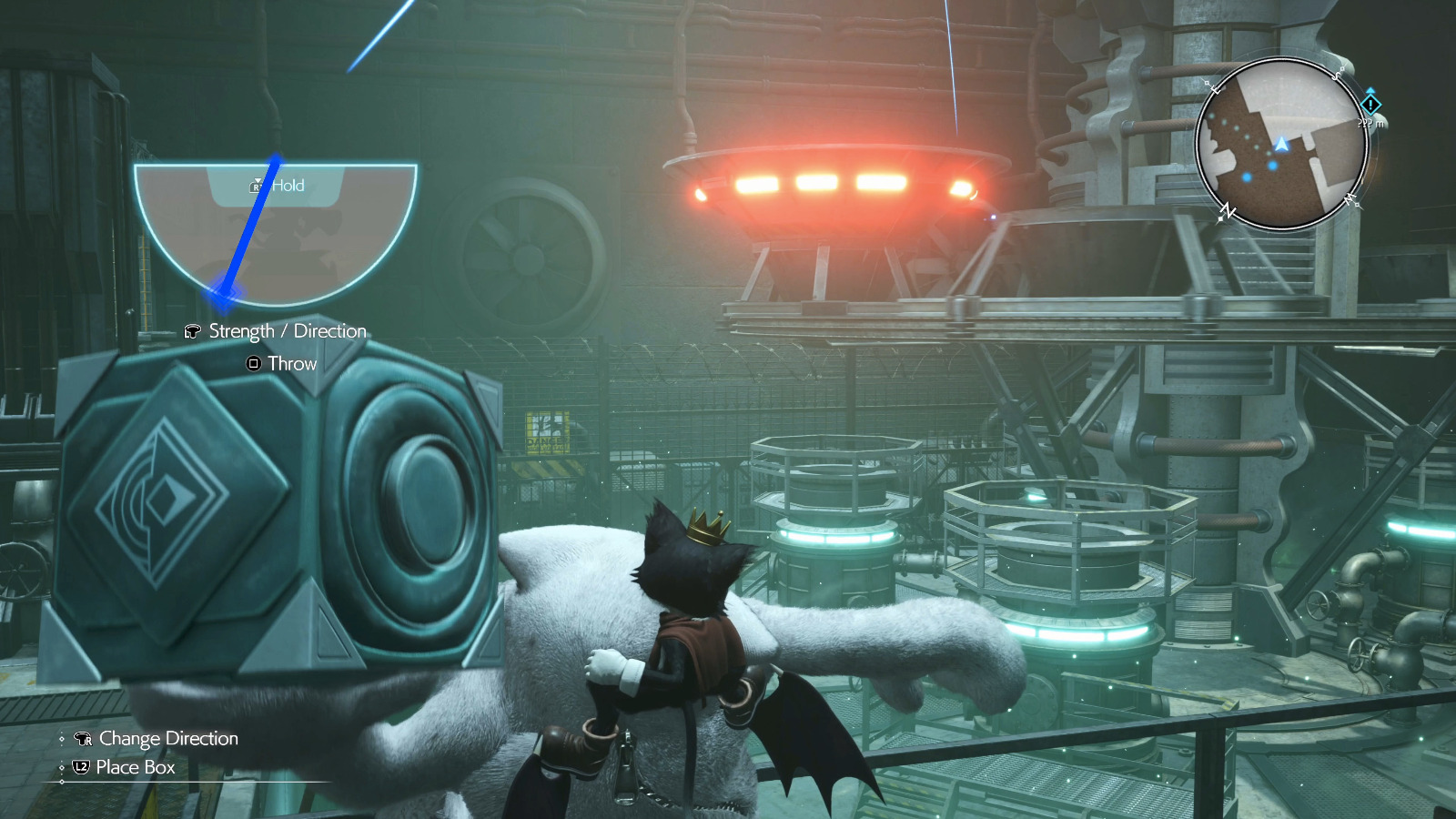Viewport: 1456px width, 819px height.
Task: Select the exclamation objective marker near the minimap
Action: pyautogui.click(x=1370, y=105)
